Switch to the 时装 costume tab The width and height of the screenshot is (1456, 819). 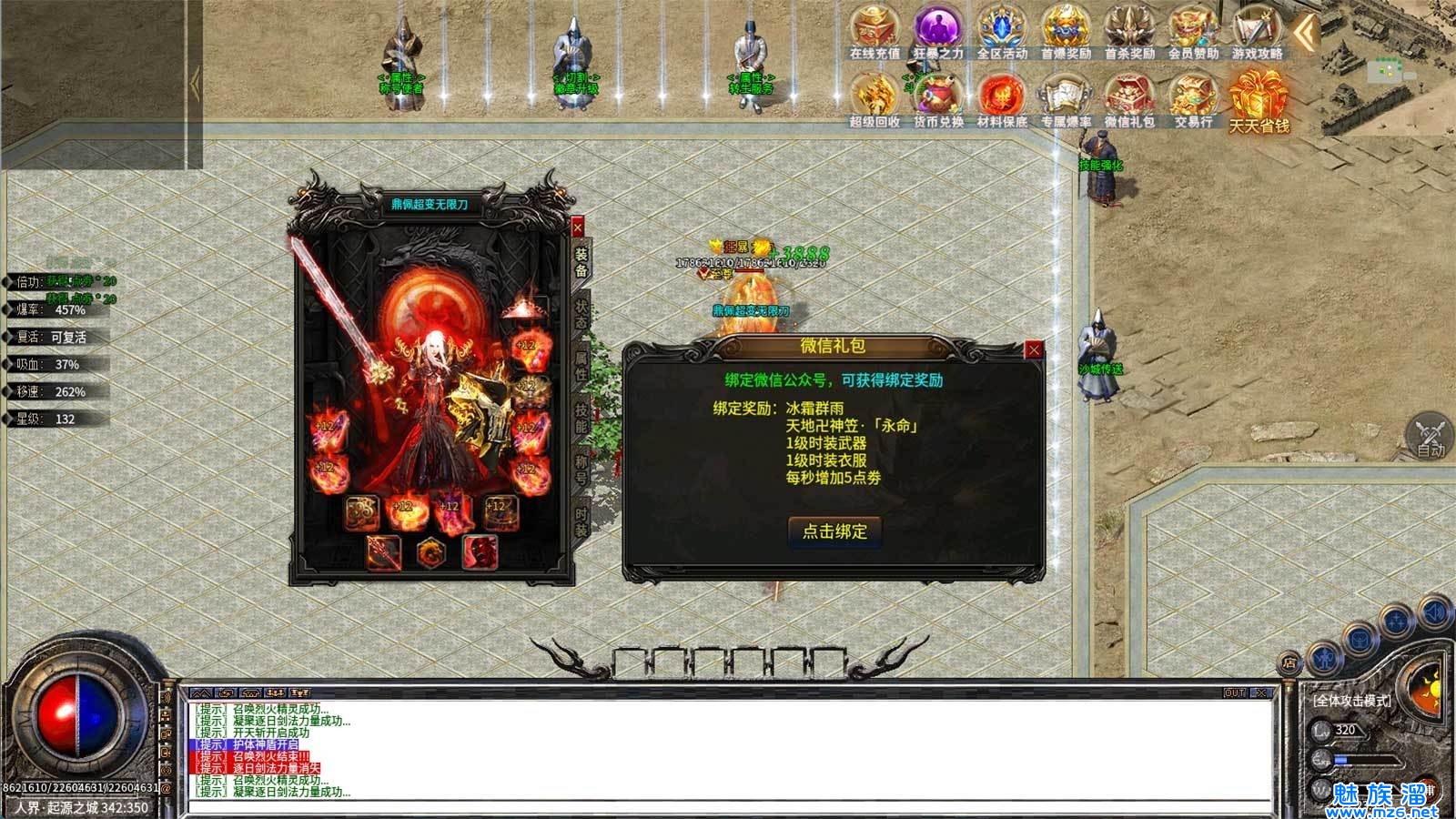tap(581, 521)
